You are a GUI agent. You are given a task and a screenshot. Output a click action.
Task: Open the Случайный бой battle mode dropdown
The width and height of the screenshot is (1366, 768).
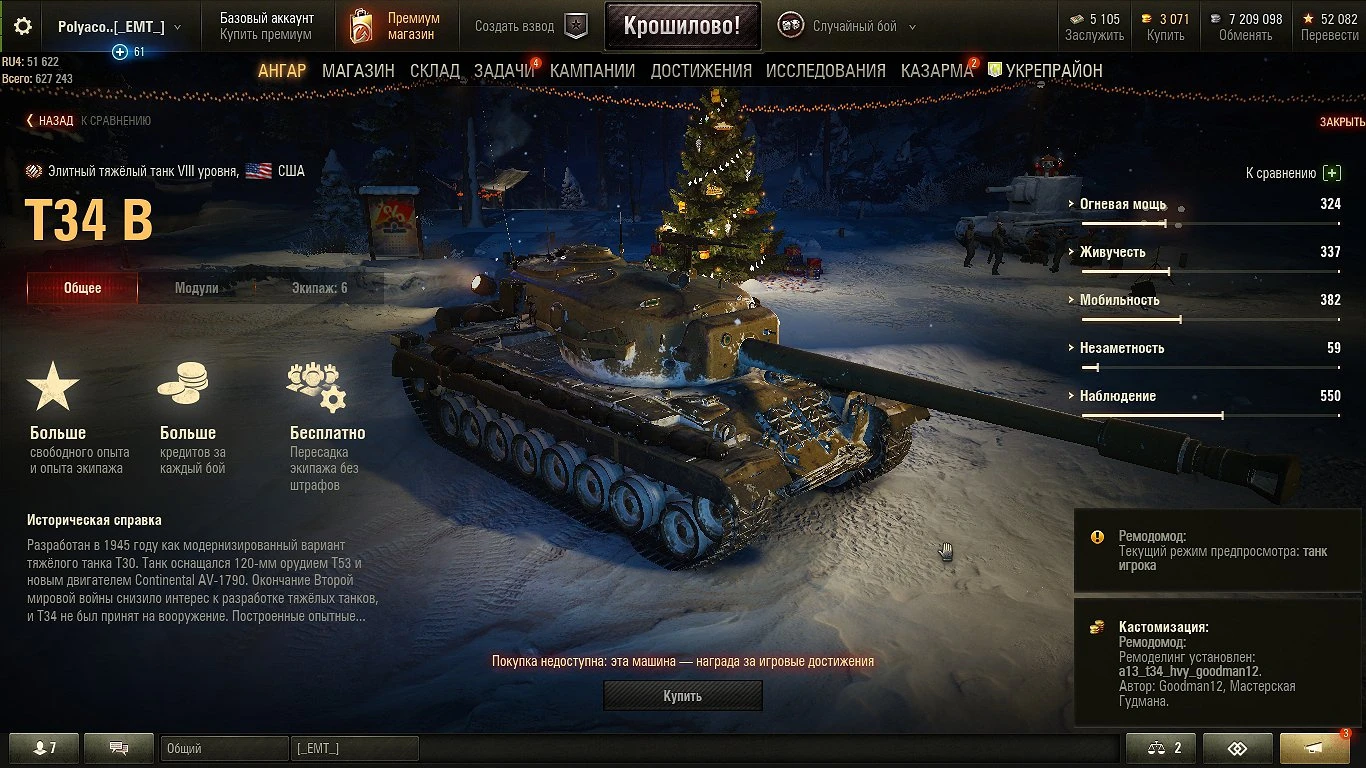pyautogui.click(x=855, y=25)
